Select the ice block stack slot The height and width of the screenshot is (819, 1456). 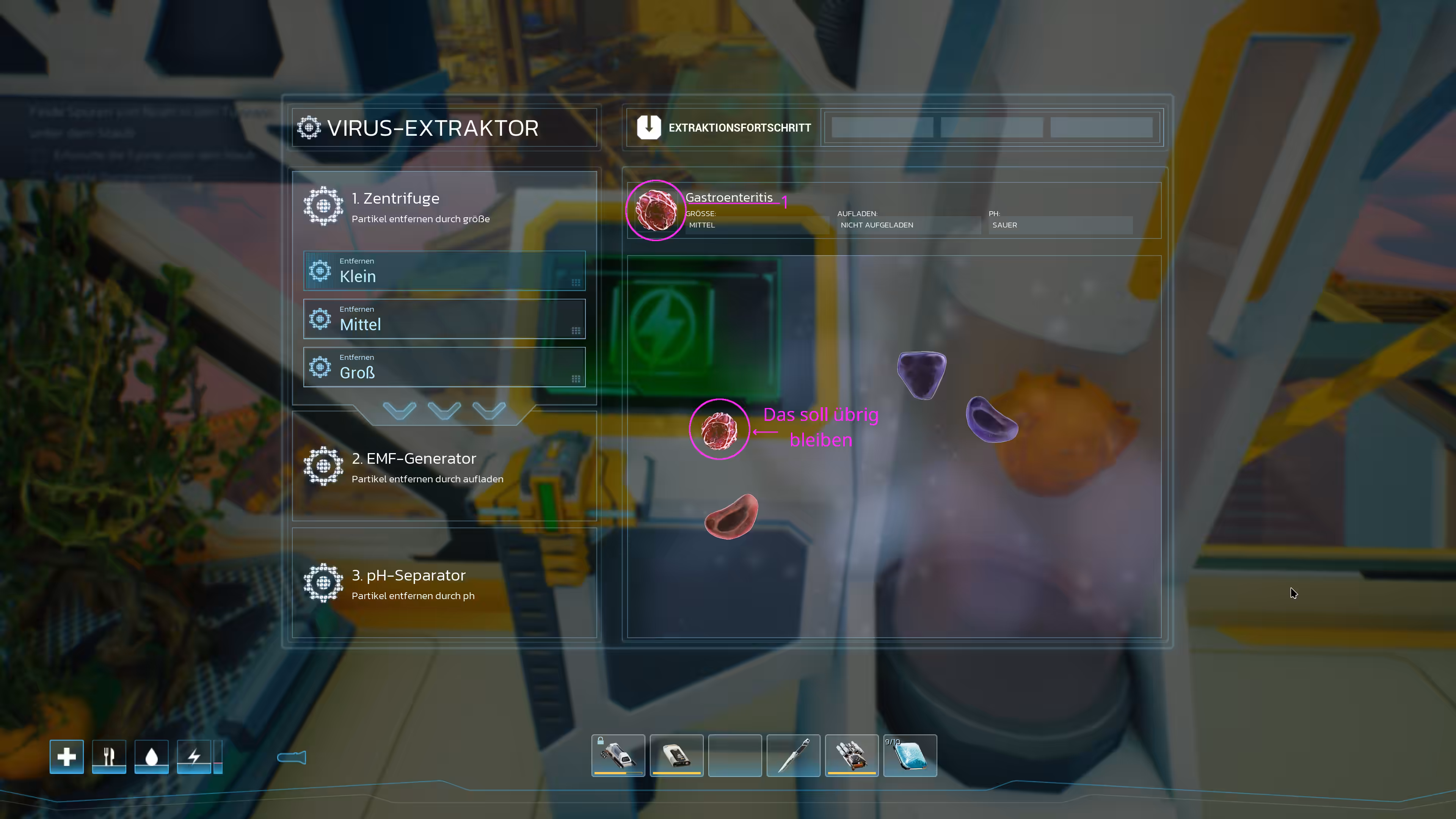pos(910,755)
